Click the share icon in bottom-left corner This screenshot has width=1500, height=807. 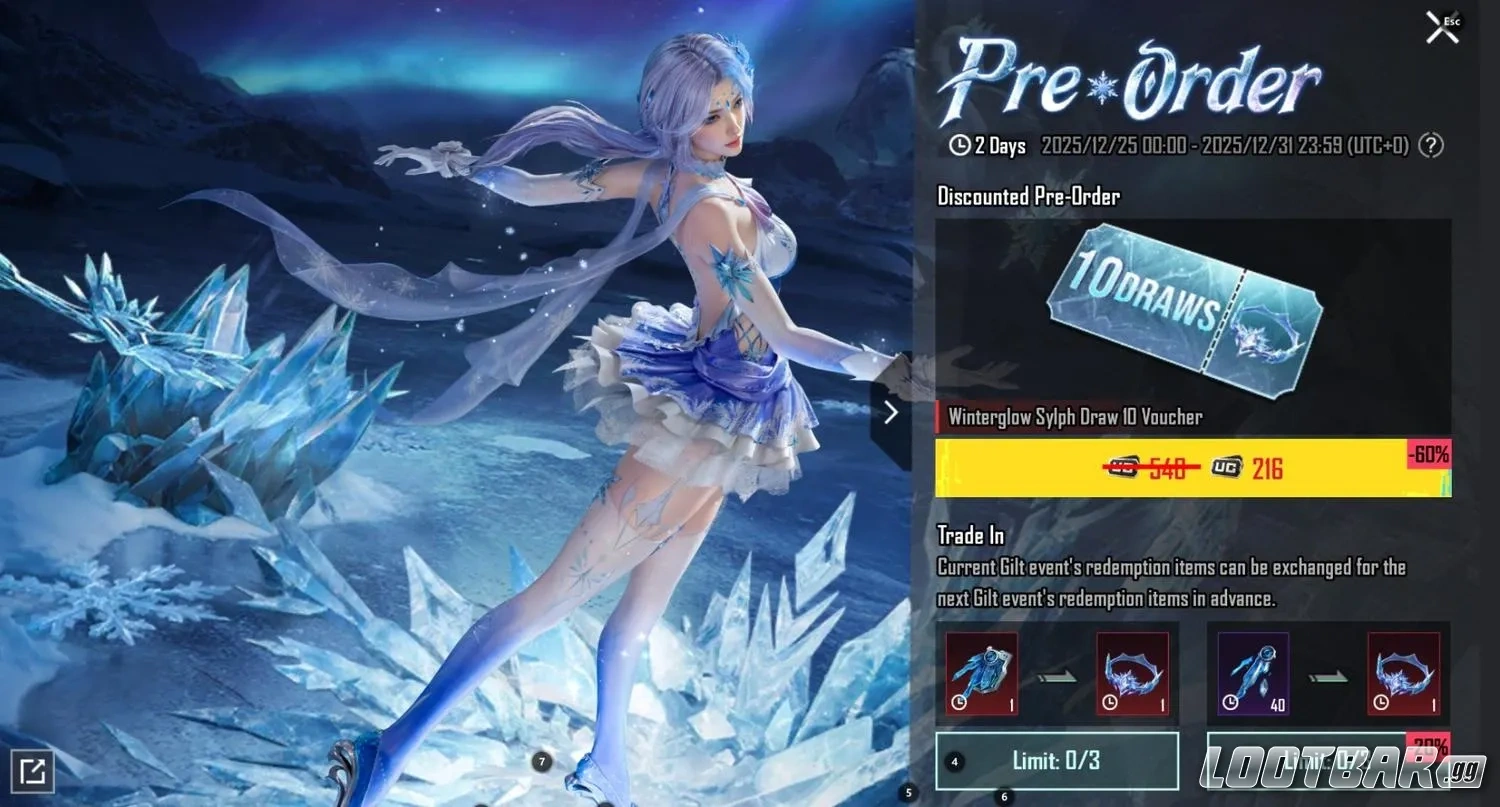[34, 771]
